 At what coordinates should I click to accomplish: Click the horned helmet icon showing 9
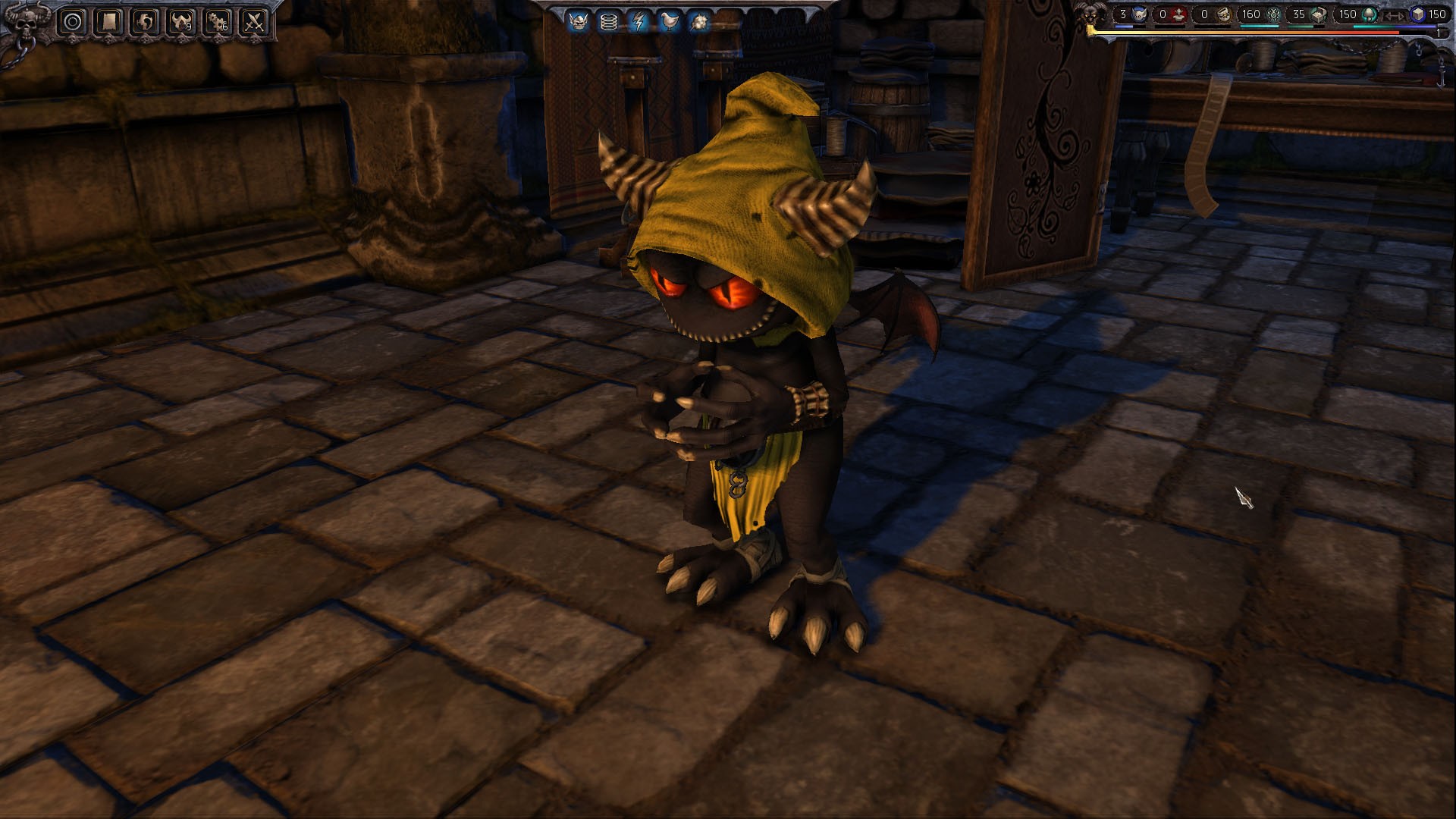tap(182, 20)
